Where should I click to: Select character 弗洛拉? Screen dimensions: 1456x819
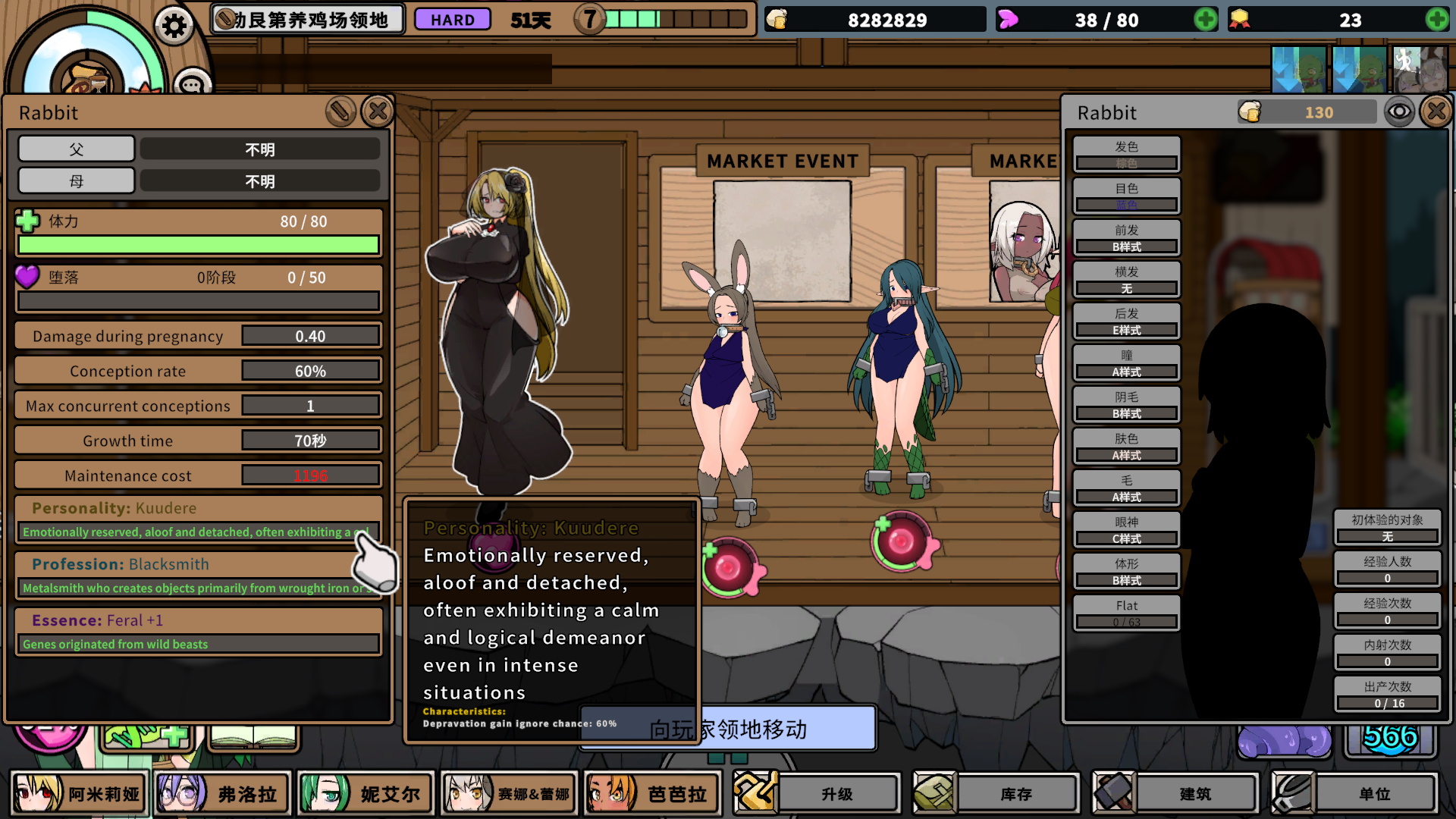pyautogui.click(x=222, y=793)
